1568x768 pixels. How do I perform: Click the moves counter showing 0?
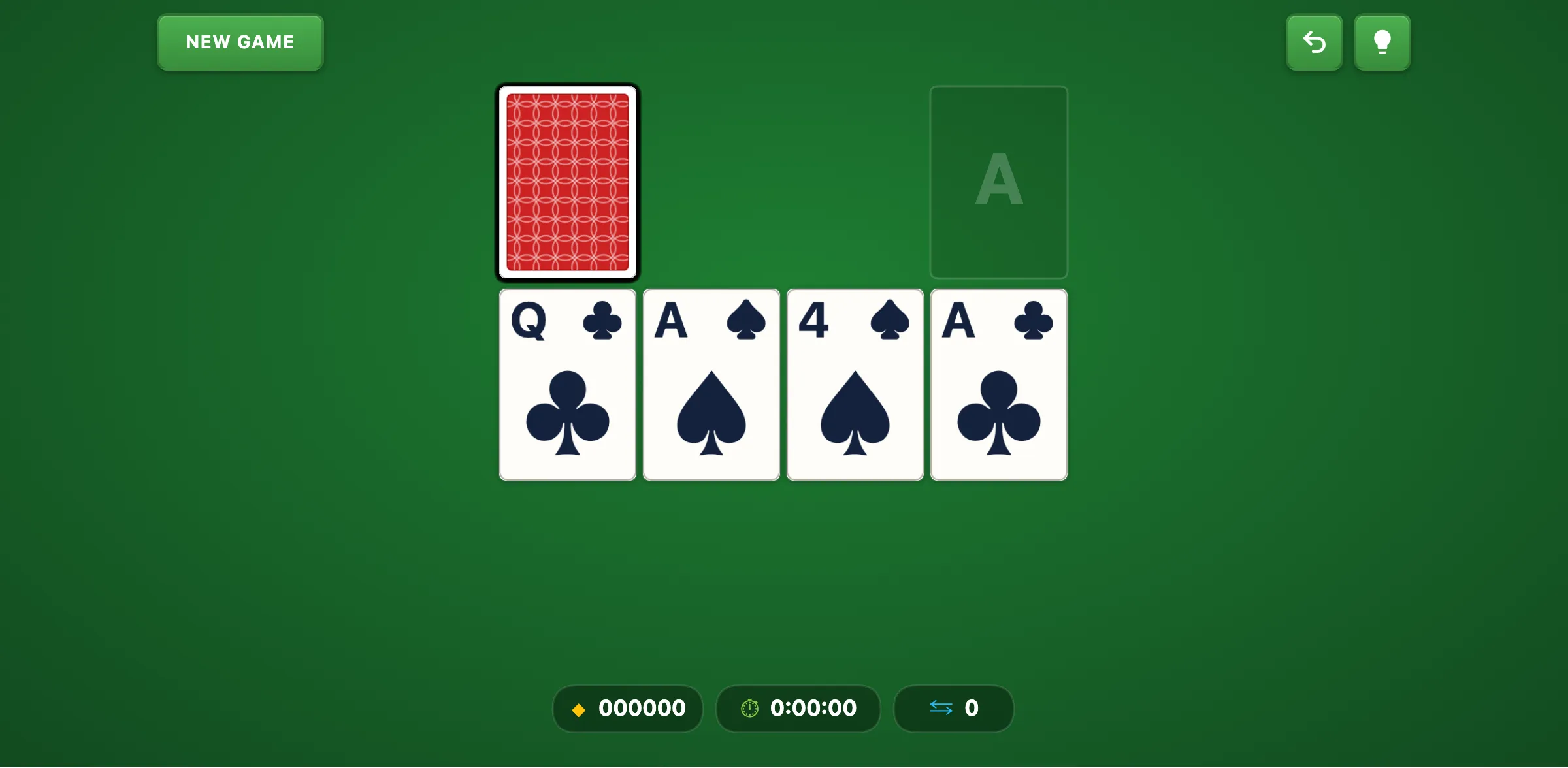point(973,707)
